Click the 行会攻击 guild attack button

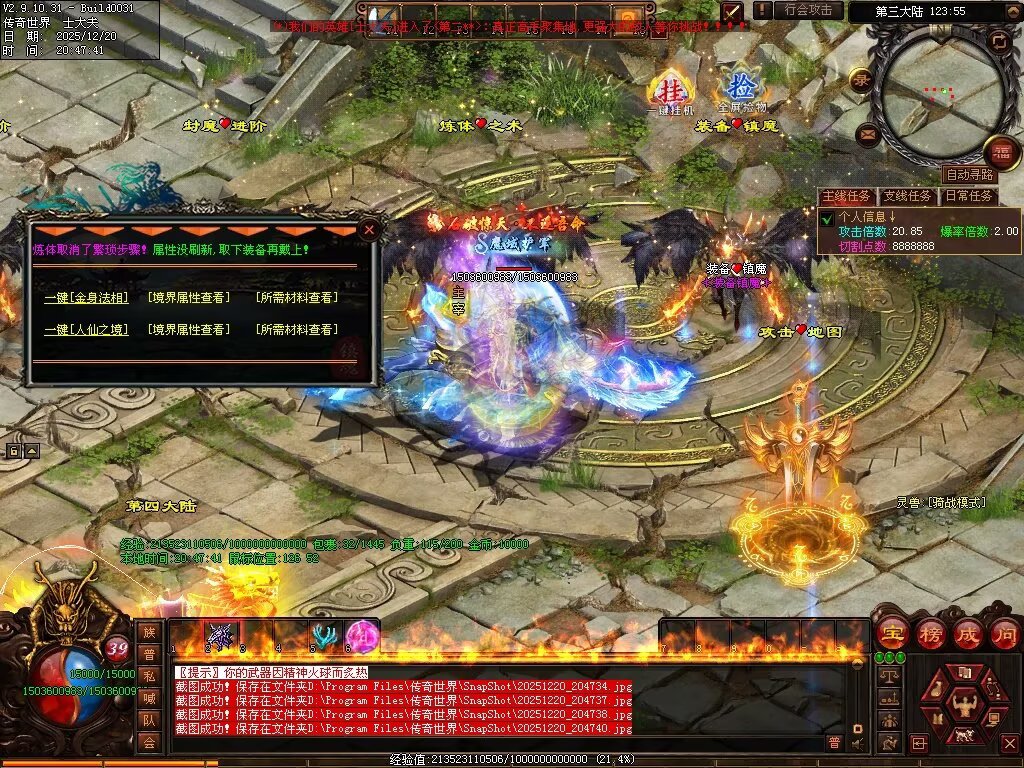click(809, 10)
